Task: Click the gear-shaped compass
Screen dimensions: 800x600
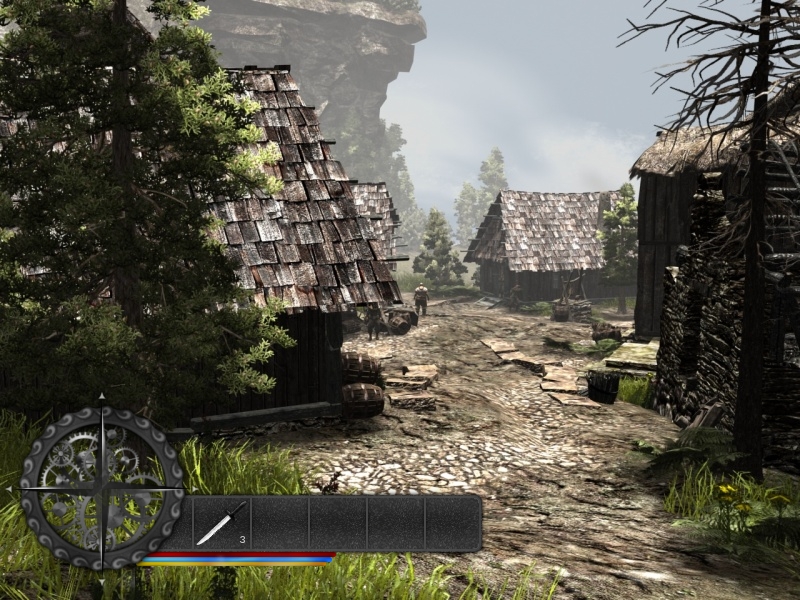Action: 102,488
